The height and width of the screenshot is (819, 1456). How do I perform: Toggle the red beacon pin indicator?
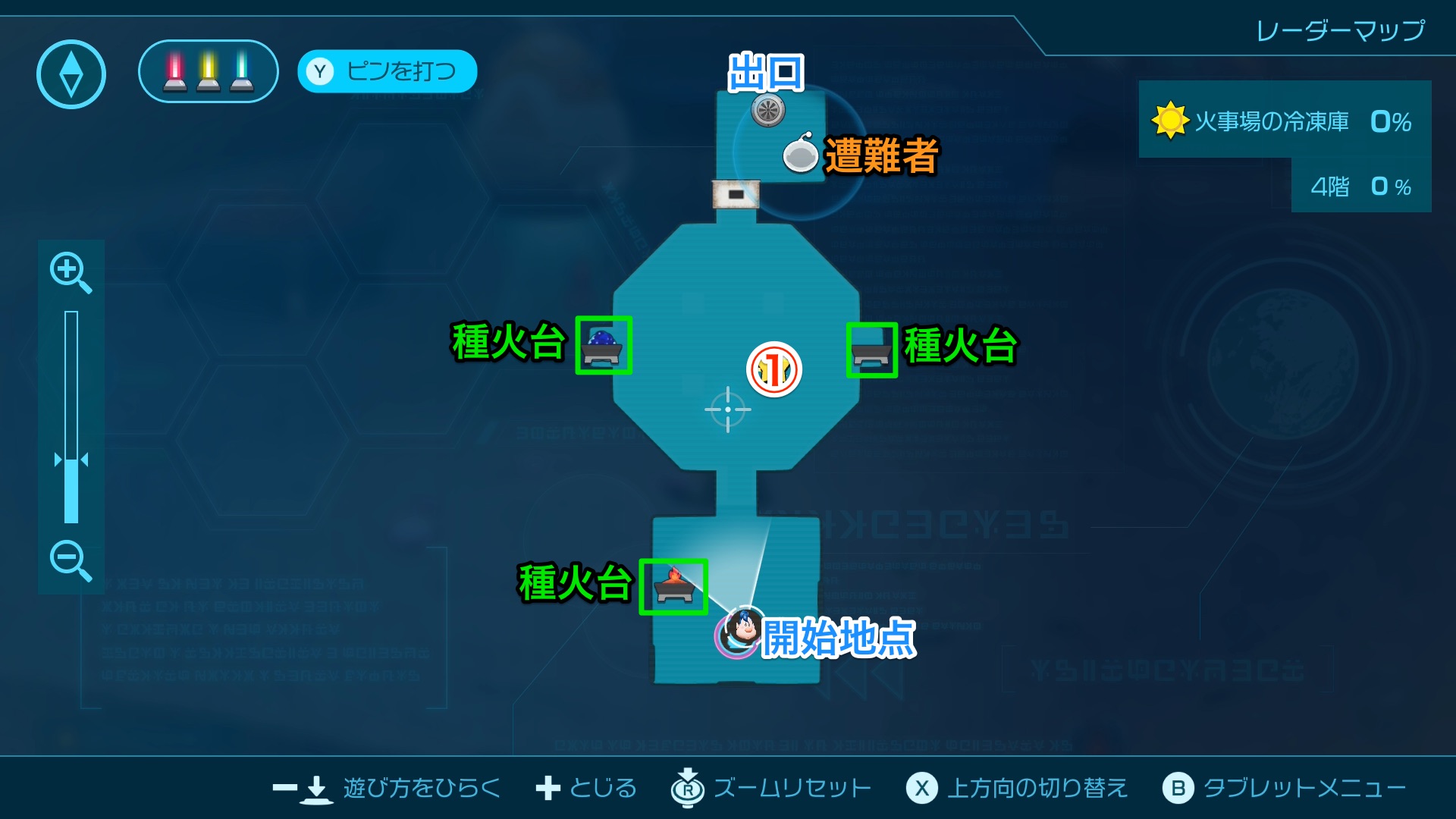click(x=176, y=74)
